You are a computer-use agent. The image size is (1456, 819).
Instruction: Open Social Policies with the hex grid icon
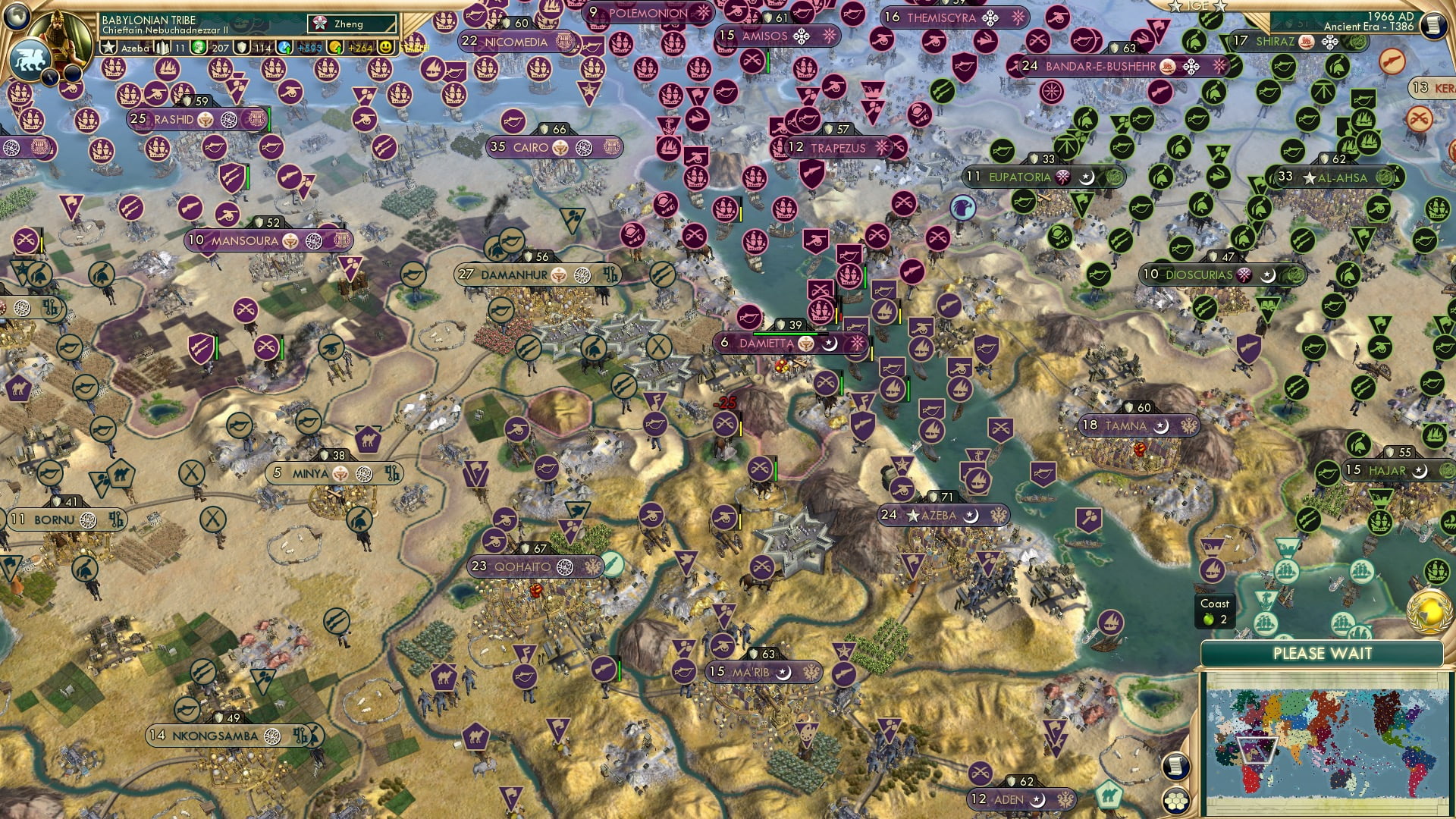1177,801
